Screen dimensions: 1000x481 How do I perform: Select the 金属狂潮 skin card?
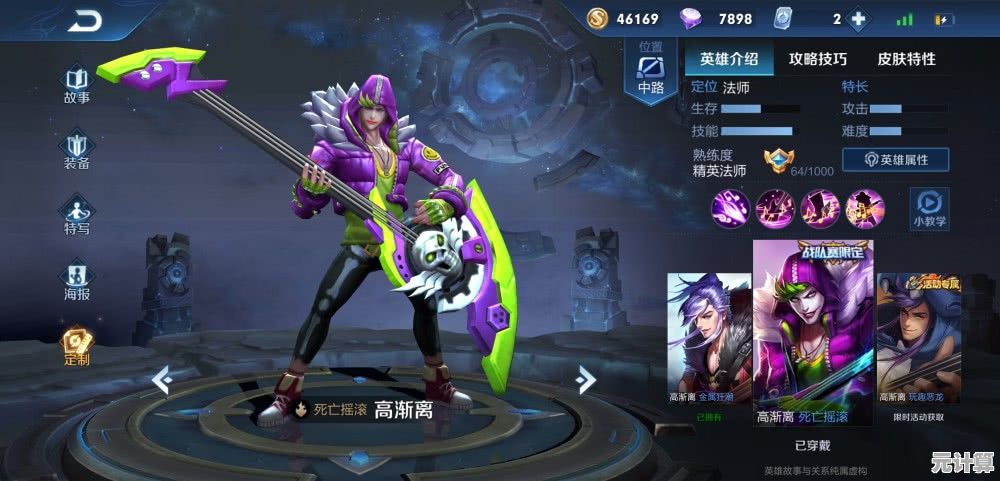[709, 345]
